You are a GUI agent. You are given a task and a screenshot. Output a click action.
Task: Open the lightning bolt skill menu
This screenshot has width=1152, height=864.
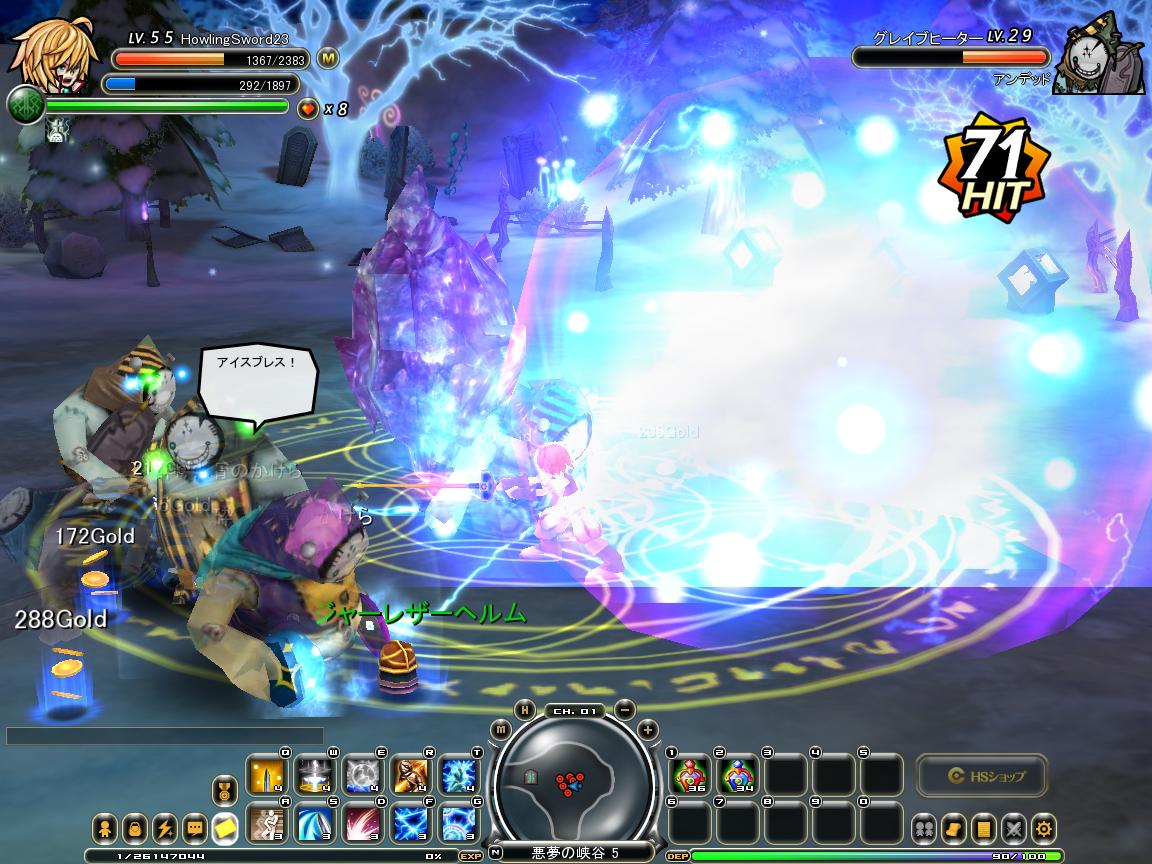click(164, 828)
